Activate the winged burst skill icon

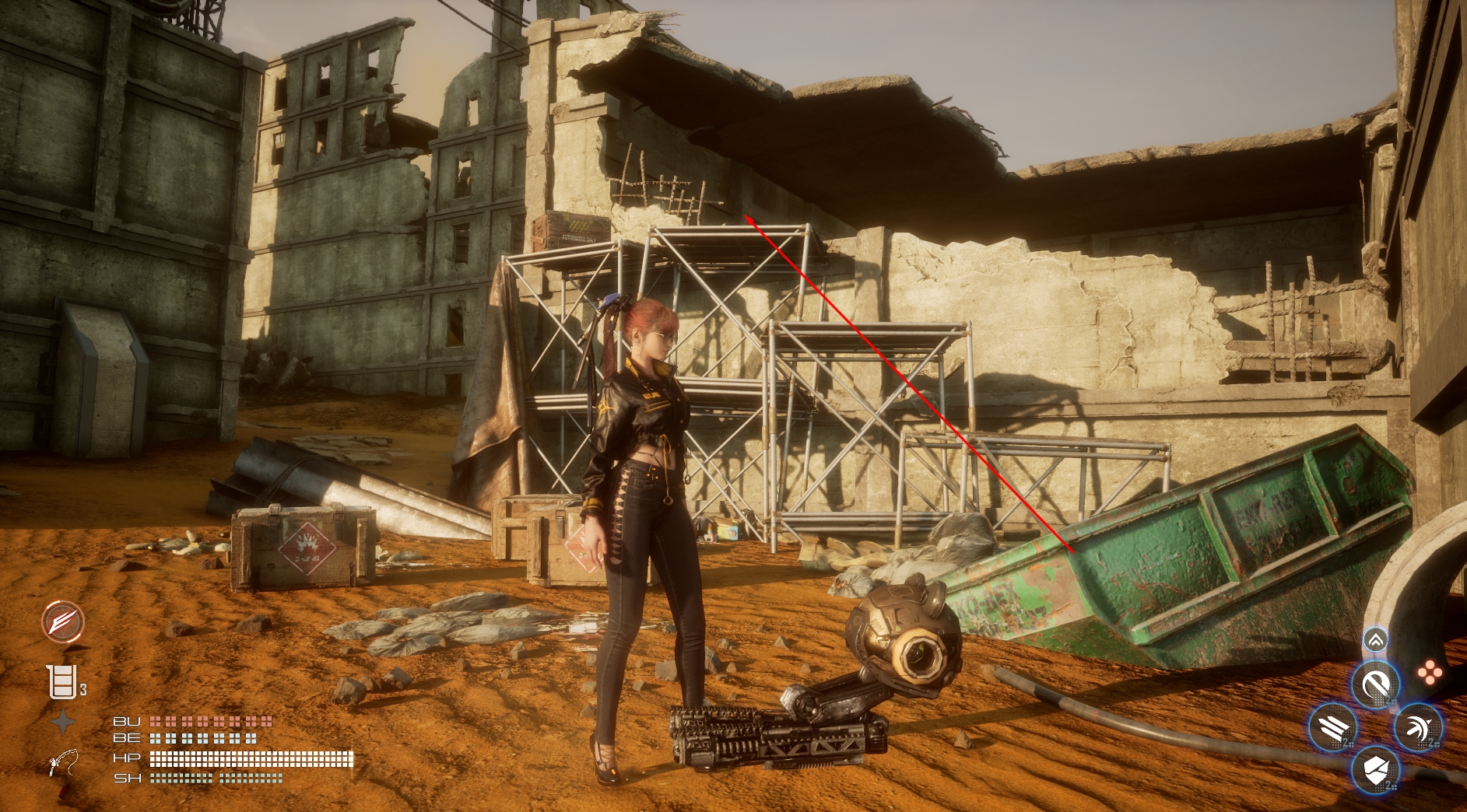tap(63, 621)
